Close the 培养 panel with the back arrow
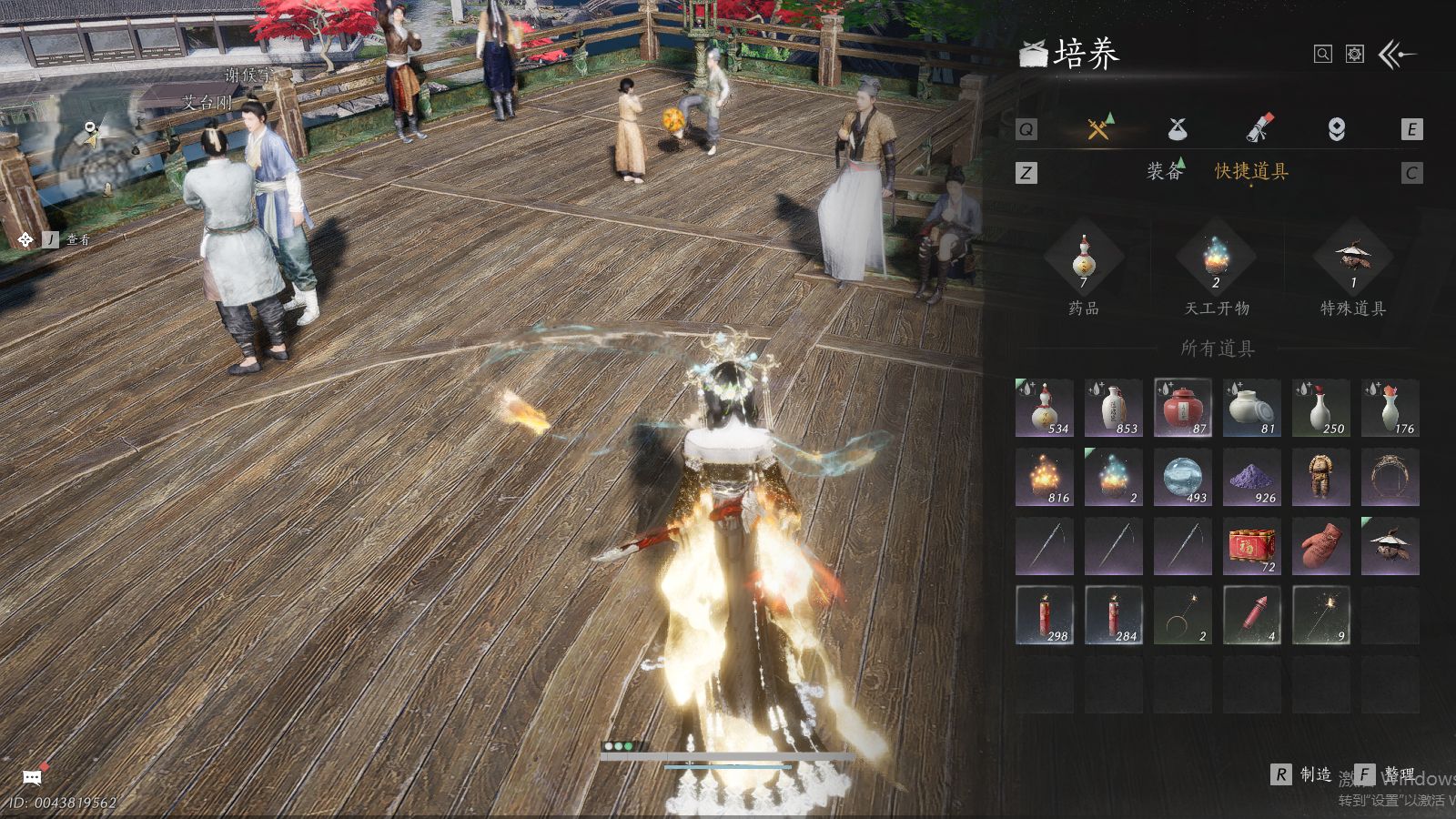This screenshot has height=819, width=1456. tap(1398, 55)
